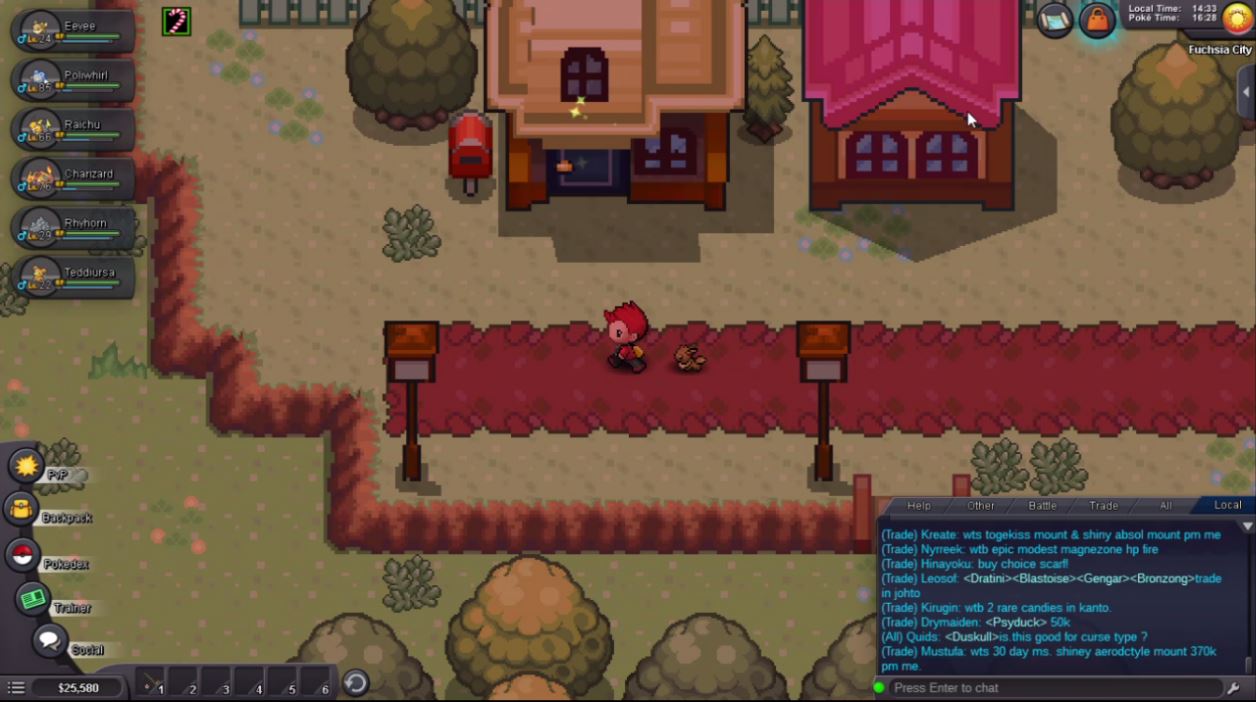Open the Backpack
1256x702 pixels.
click(x=22, y=509)
